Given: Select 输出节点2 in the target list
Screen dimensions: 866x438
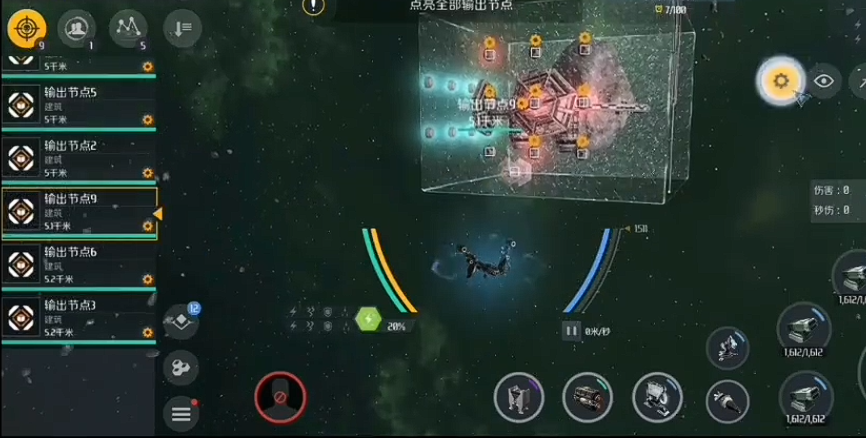Looking at the screenshot, I should coord(78,158).
